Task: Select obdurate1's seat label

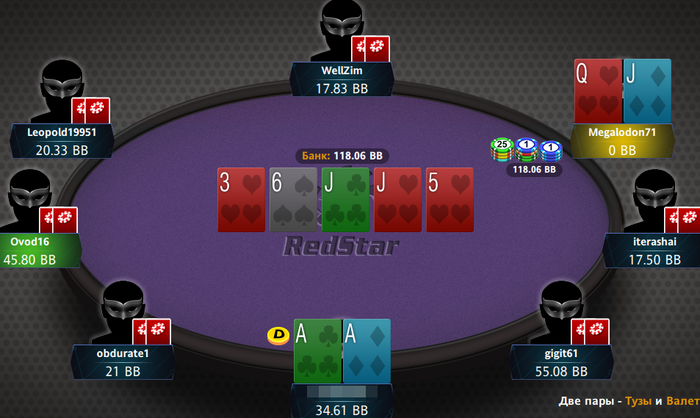Action: click(124, 362)
